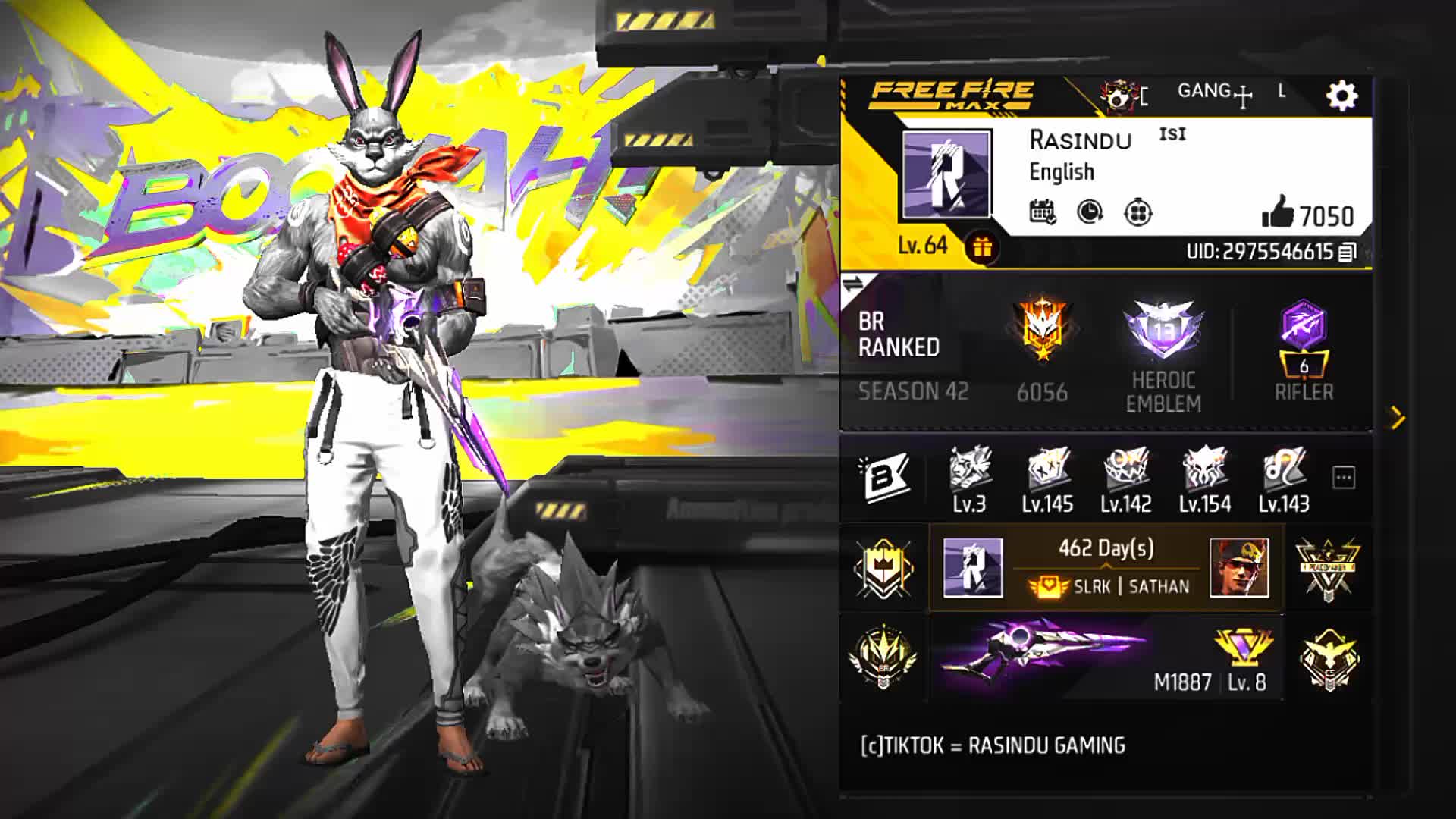1456x819 pixels.
Task: Open the settings gear icon
Action: click(x=1341, y=96)
